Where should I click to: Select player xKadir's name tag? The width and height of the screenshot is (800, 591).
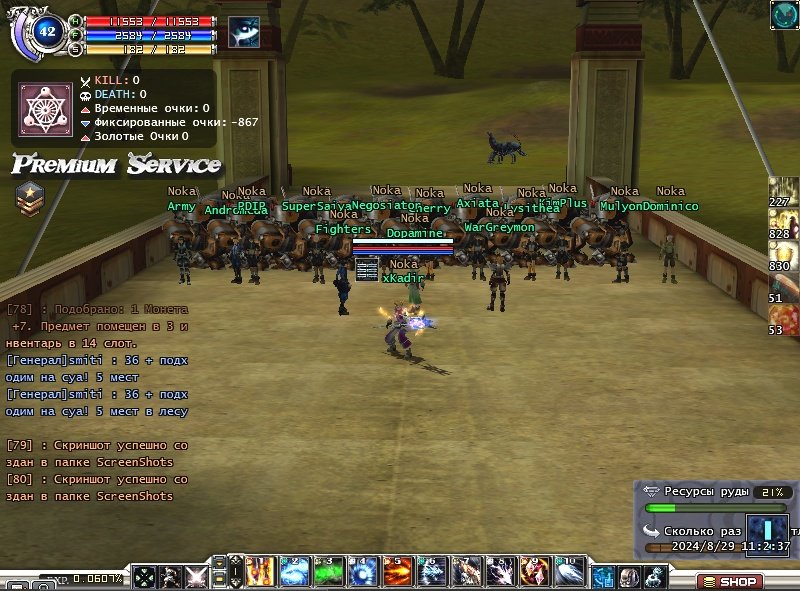[x=403, y=278]
